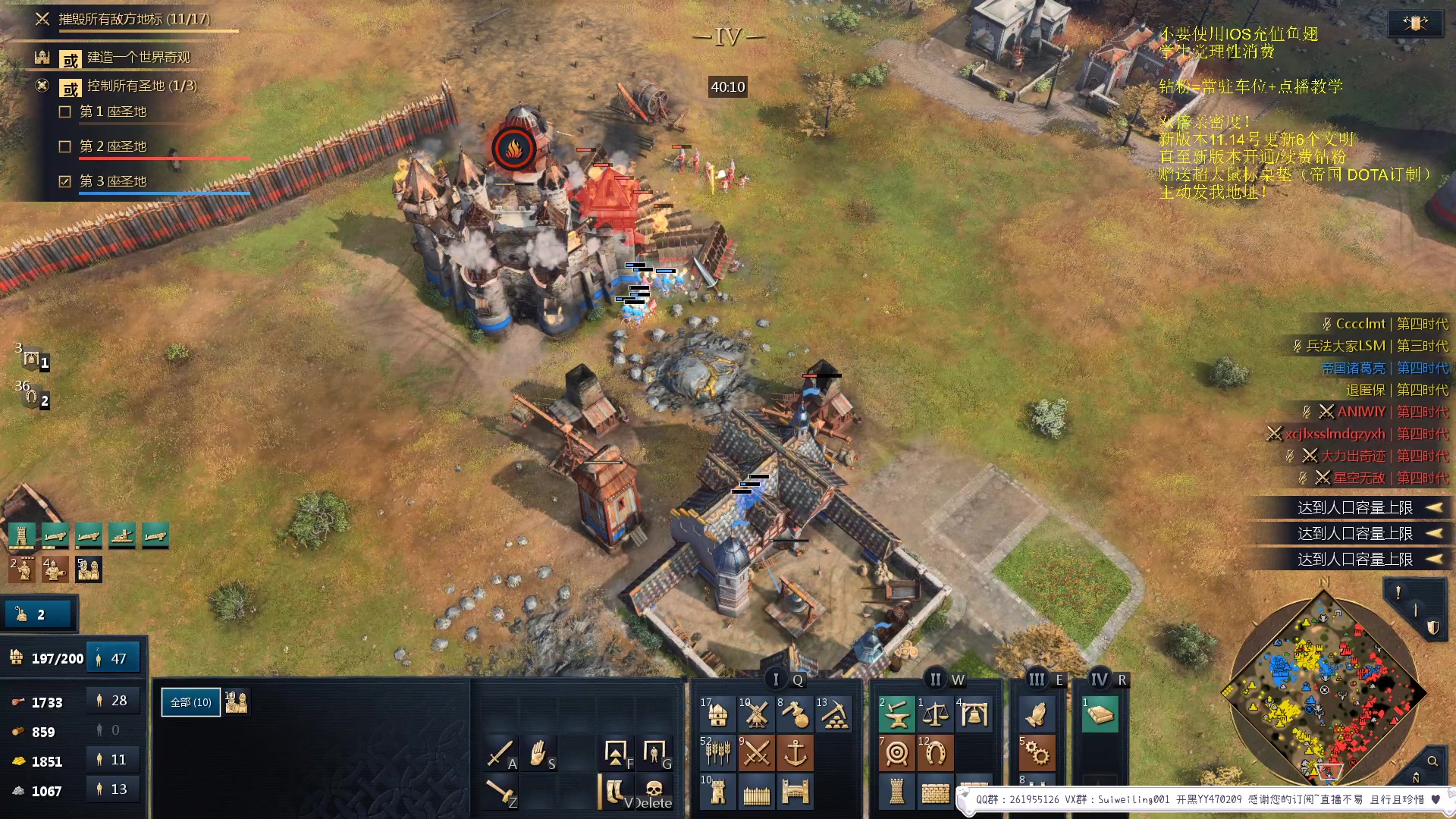Select the archery range target icon
Screen dimensions: 1456x819
896,753
